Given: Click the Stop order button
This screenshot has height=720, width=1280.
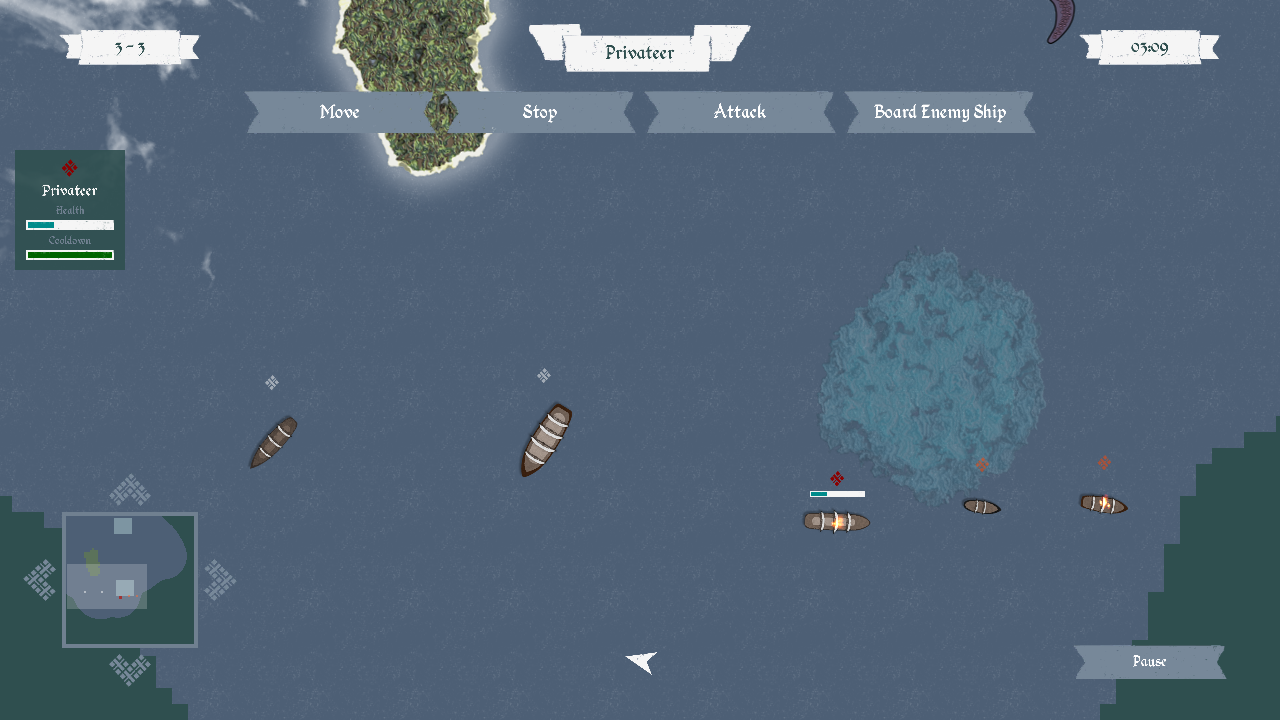Looking at the screenshot, I should (540, 112).
